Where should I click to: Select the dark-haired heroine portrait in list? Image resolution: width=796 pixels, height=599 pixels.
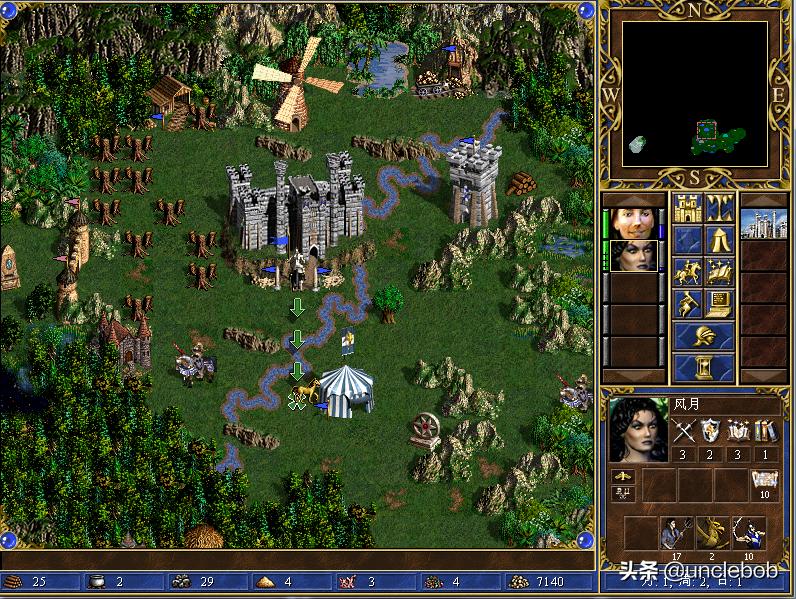tap(634, 256)
